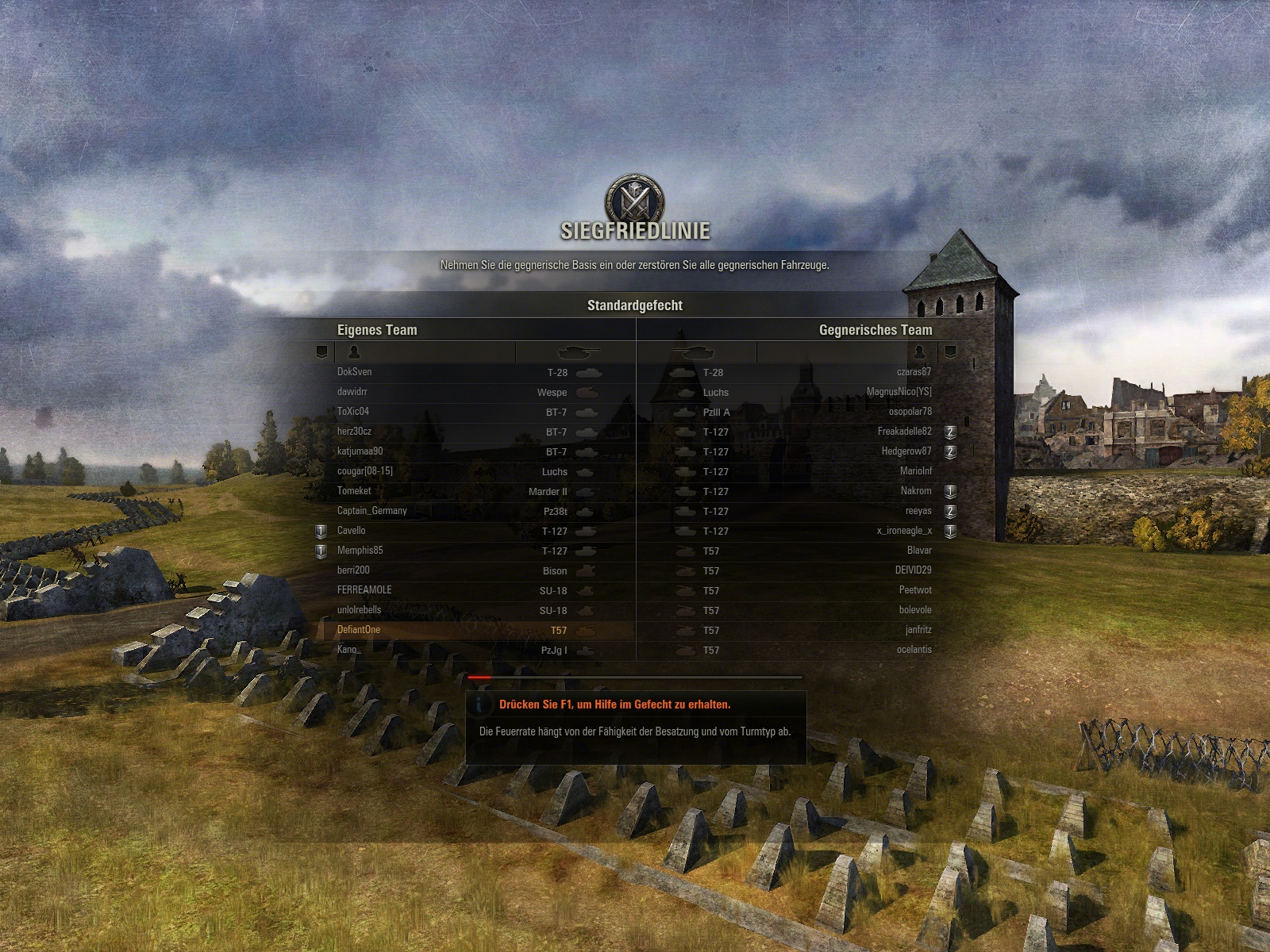The width and height of the screenshot is (1270, 952).
Task: Select enemy player DEIVID29
Action: coord(913,570)
